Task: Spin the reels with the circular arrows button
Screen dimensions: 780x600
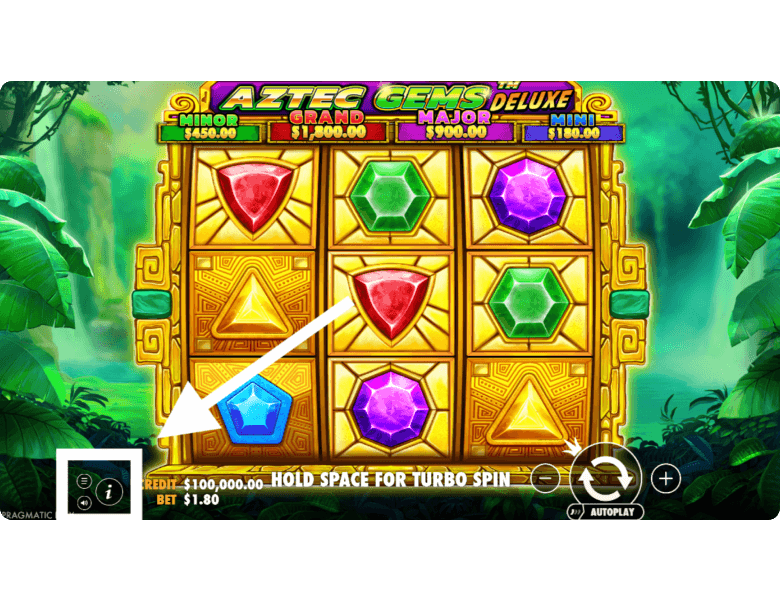Action: (x=607, y=476)
